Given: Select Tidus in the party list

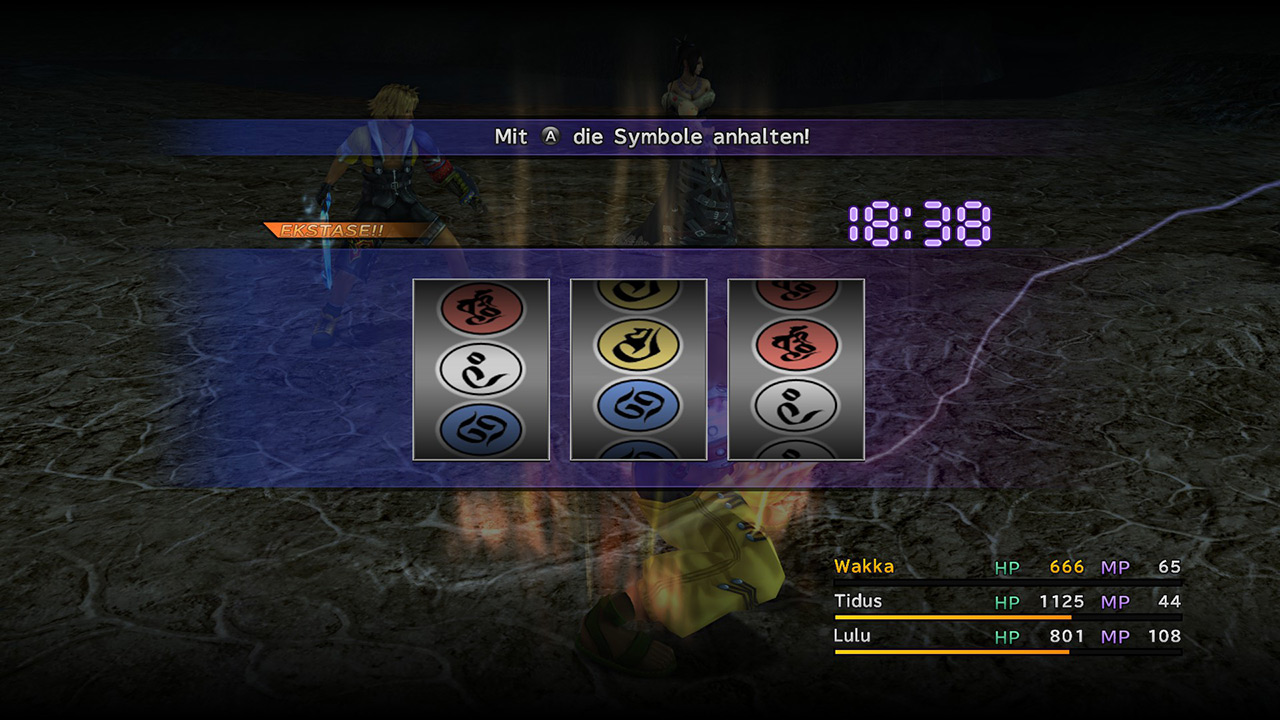Looking at the screenshot, I should click(857, 601).
